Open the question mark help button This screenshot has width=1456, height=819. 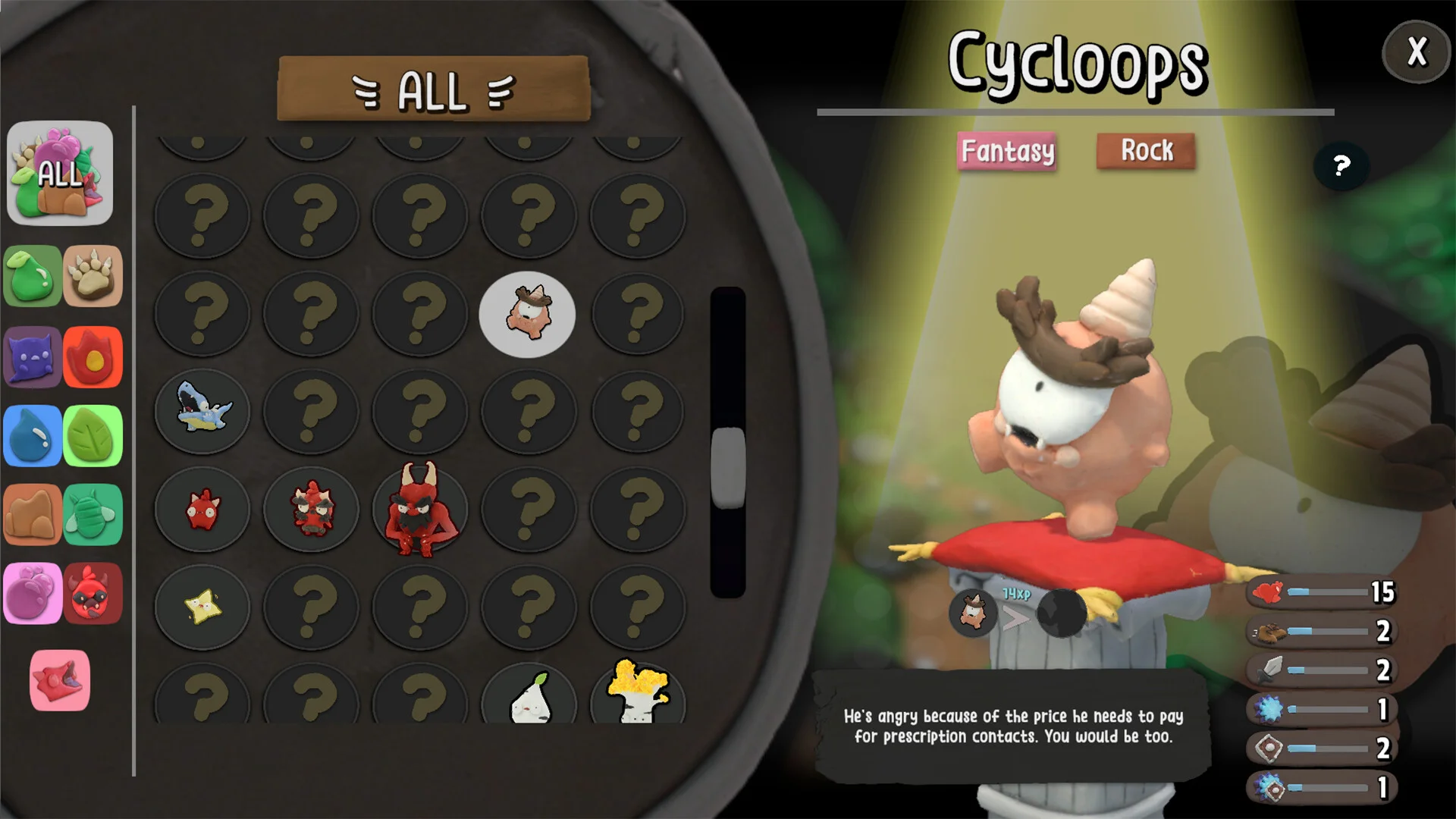pos(1341,165)
